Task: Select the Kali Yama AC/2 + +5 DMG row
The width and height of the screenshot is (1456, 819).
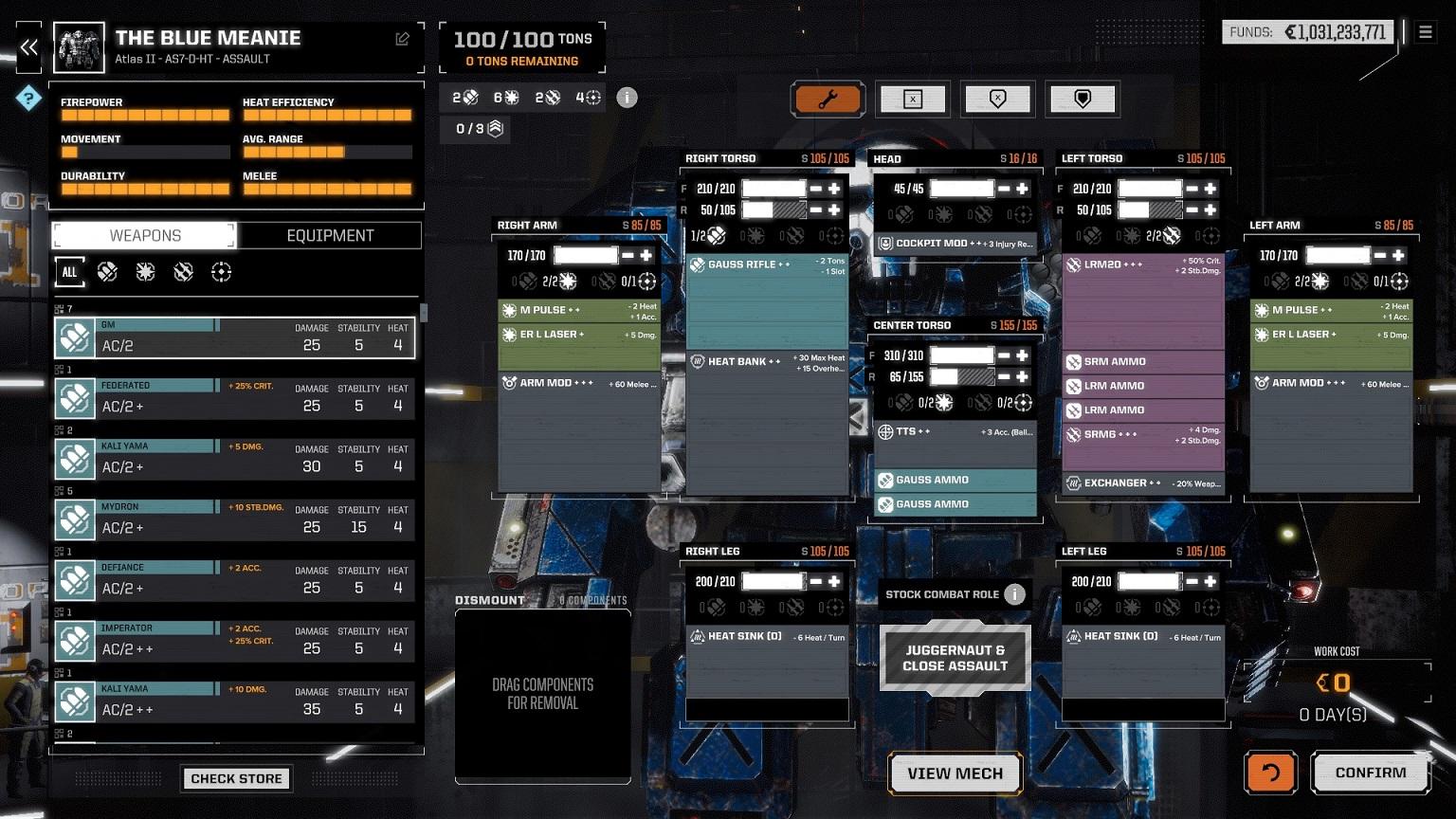Action: coord(234,459)
